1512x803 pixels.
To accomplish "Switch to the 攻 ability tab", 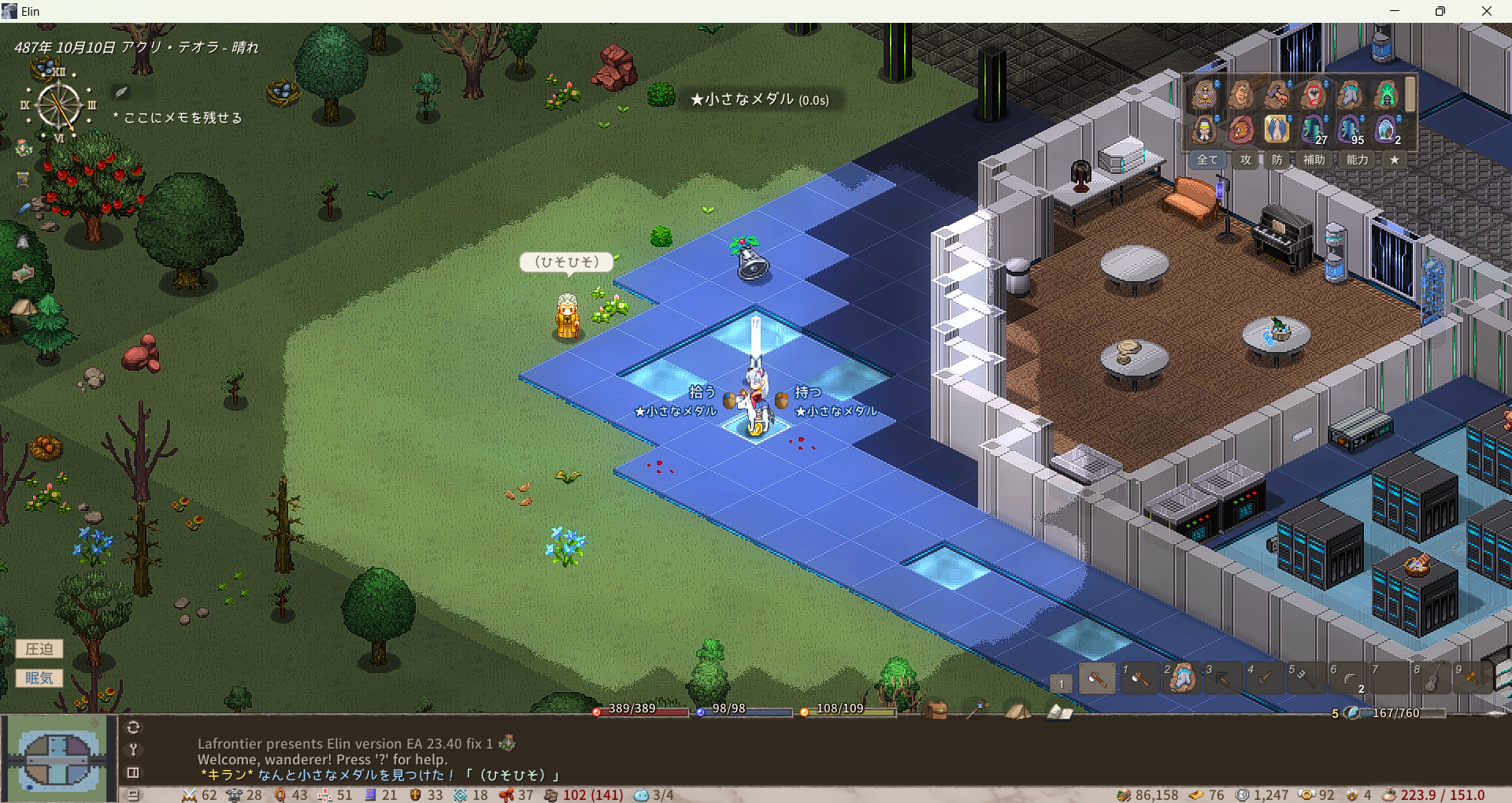I will pos(1246,160).
